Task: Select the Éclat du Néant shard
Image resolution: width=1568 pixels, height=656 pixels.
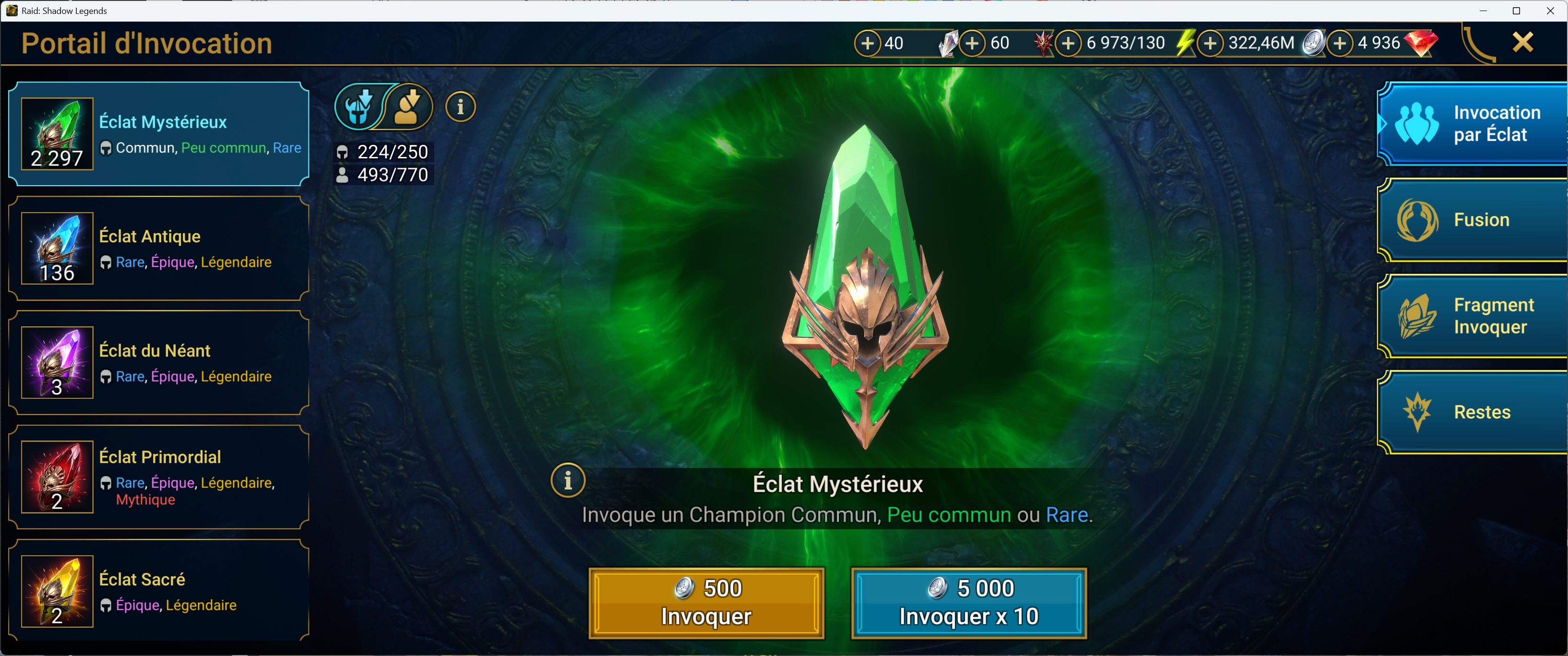Action: click(x=158, y=363)
